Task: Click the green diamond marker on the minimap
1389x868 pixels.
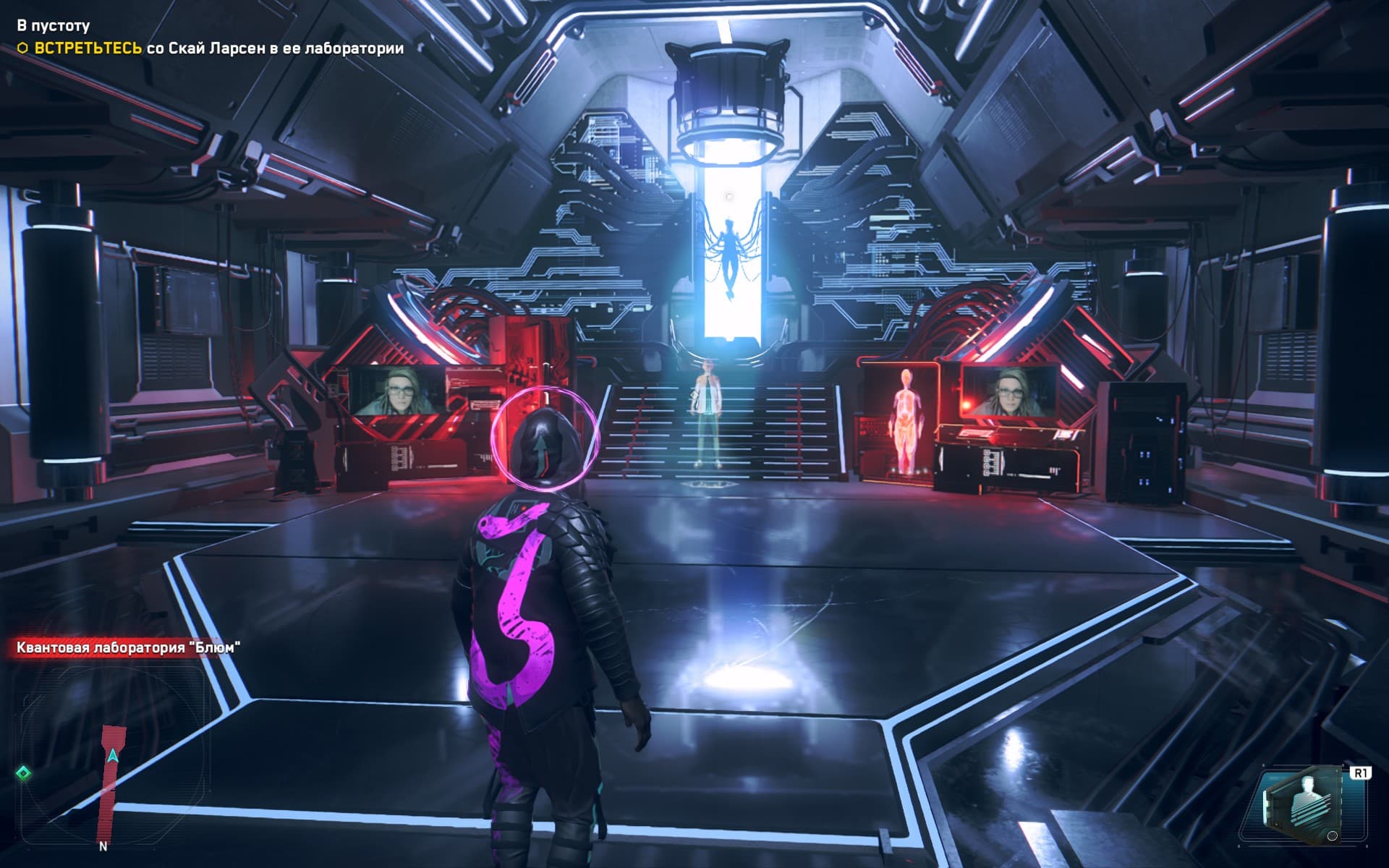Action: point(23,774)
